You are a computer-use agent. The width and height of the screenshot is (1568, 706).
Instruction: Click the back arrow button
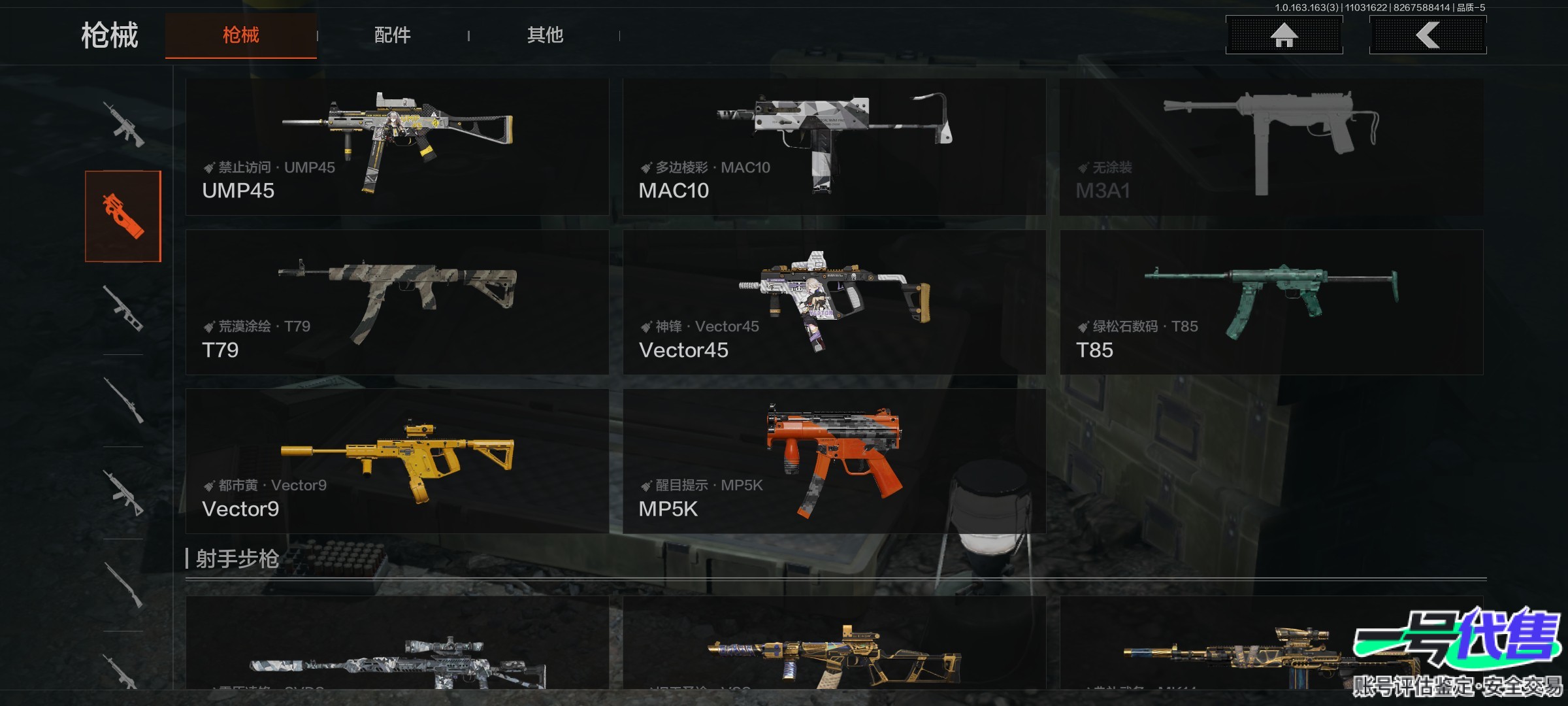click(1428, 35)
